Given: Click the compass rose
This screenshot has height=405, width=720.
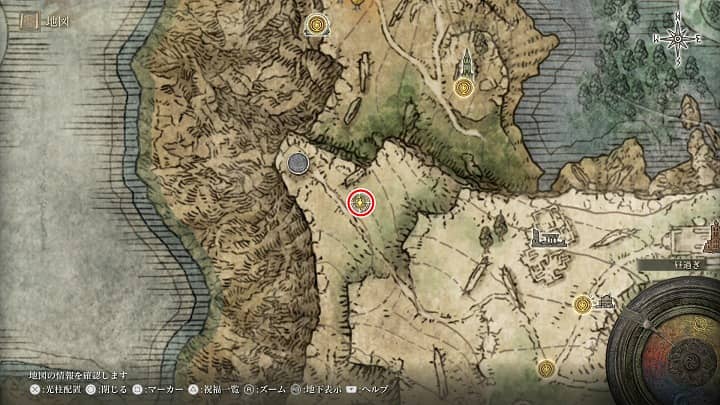Looking at the screenshot, I should 680,39.
